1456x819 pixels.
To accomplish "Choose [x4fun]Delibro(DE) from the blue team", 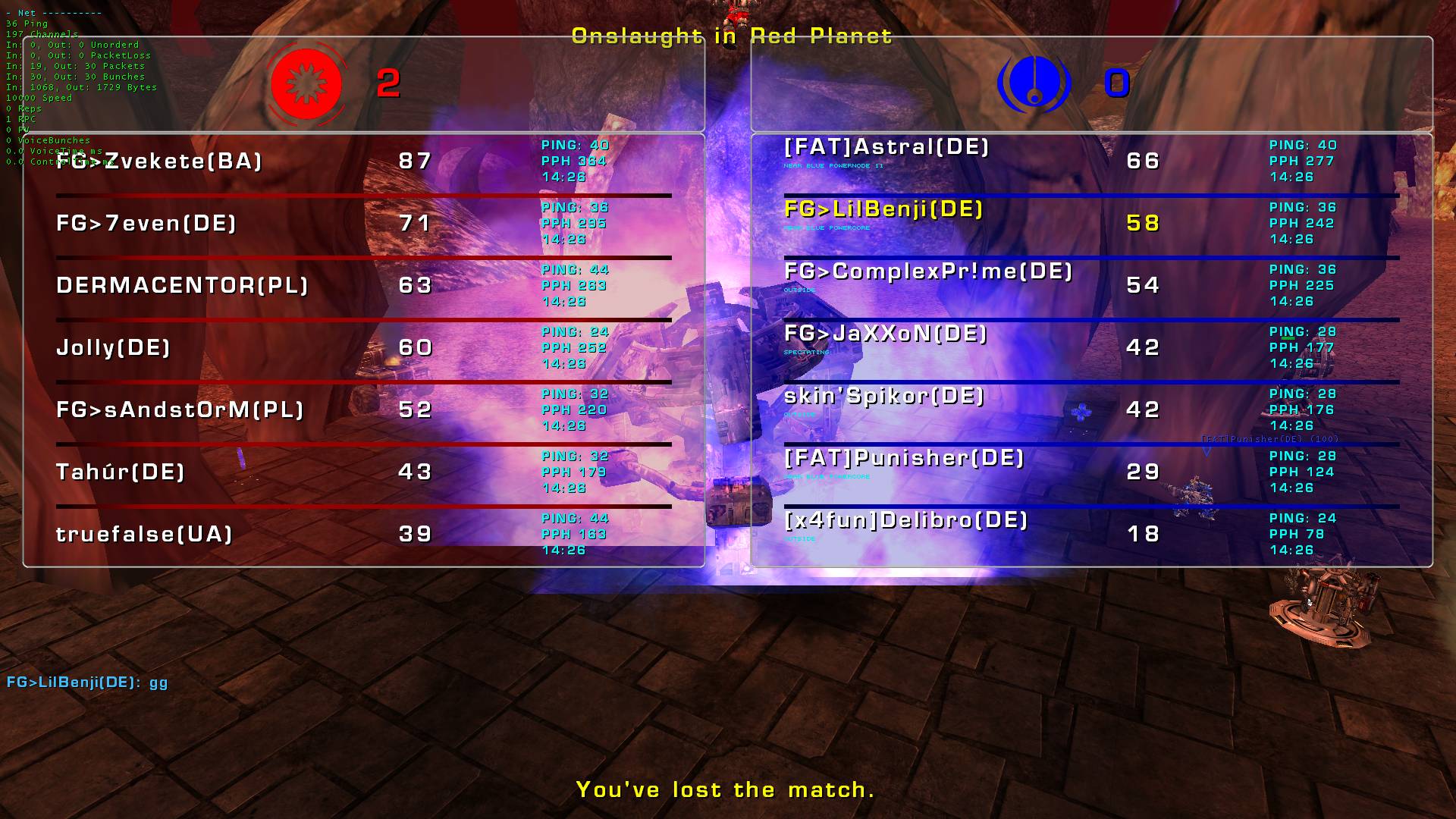I will pos(906,520).
